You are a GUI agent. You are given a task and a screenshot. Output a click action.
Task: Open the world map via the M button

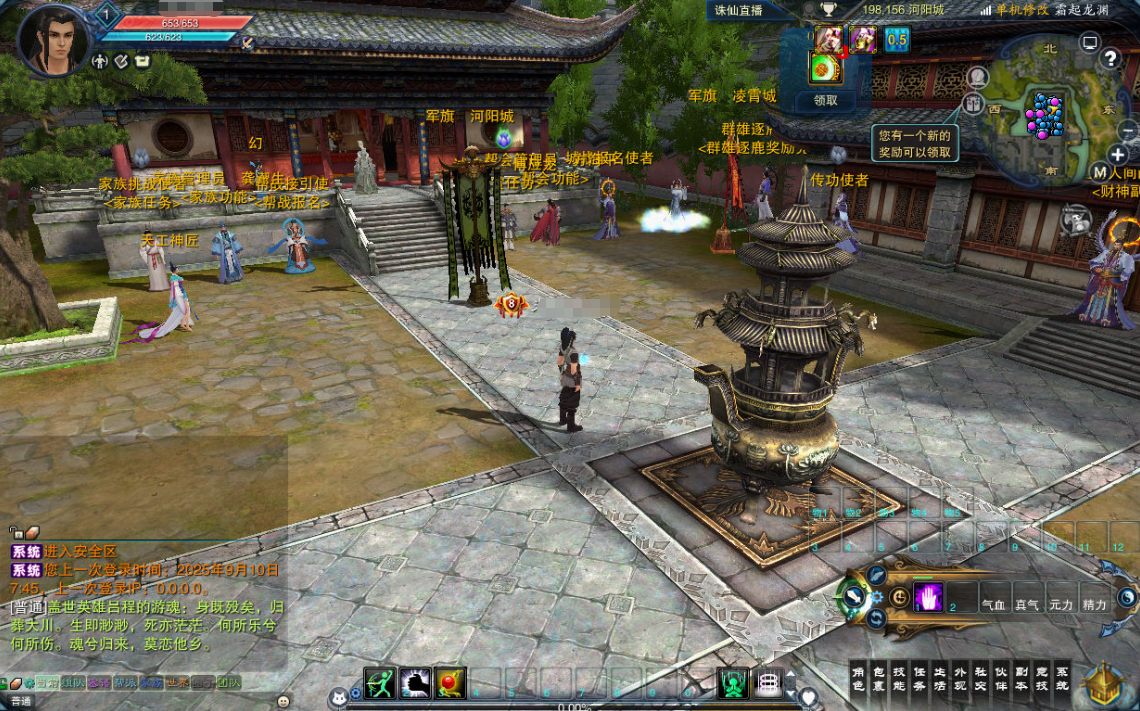[1100, 173]
